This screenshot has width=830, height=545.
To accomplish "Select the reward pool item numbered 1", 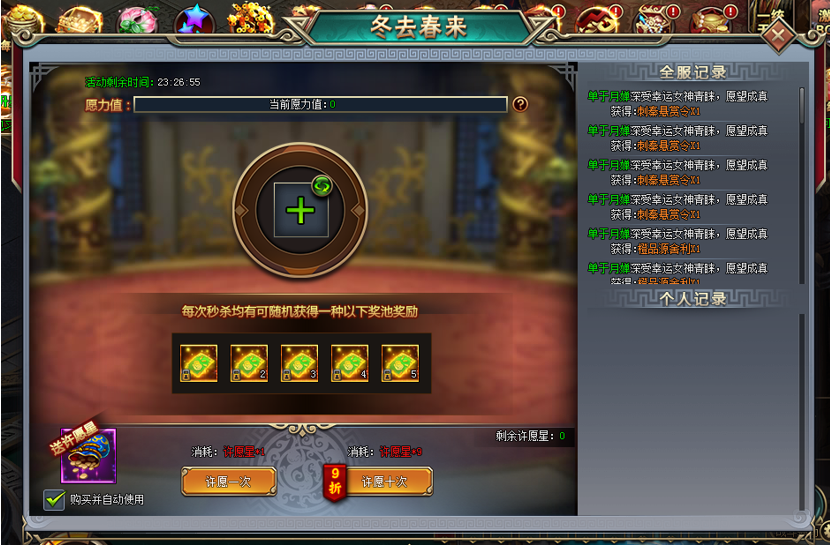I will pos(199,363).
